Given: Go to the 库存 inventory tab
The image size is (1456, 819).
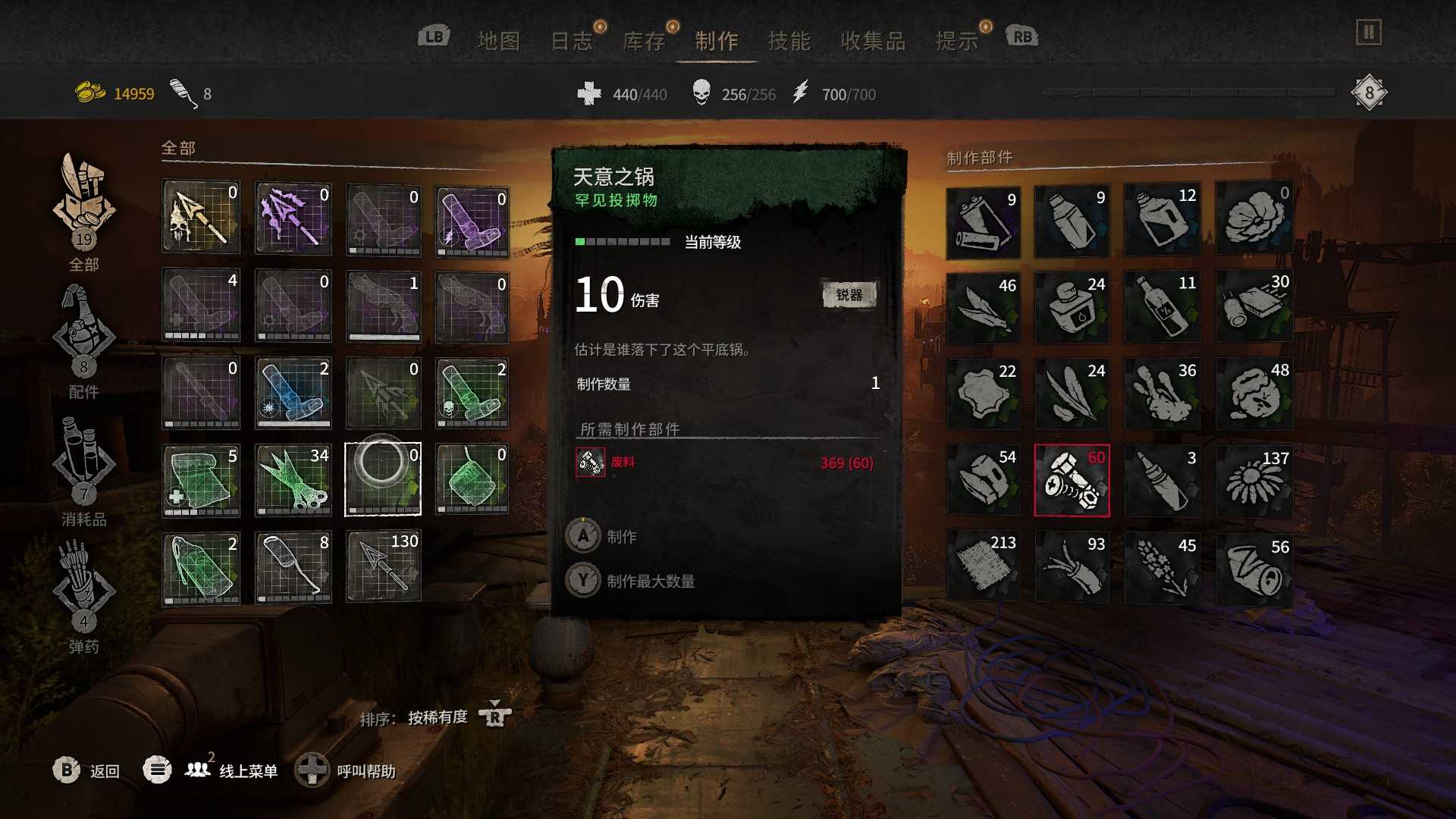Looking at the screenshot, I should [644, 41].
